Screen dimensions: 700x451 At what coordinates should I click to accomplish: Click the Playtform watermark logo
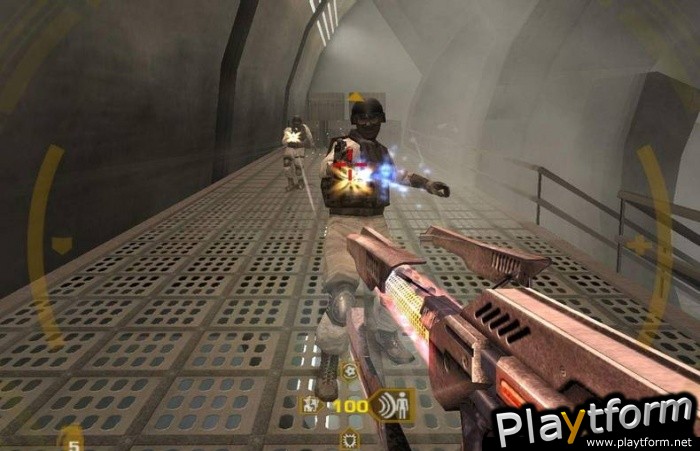point(594,421)
